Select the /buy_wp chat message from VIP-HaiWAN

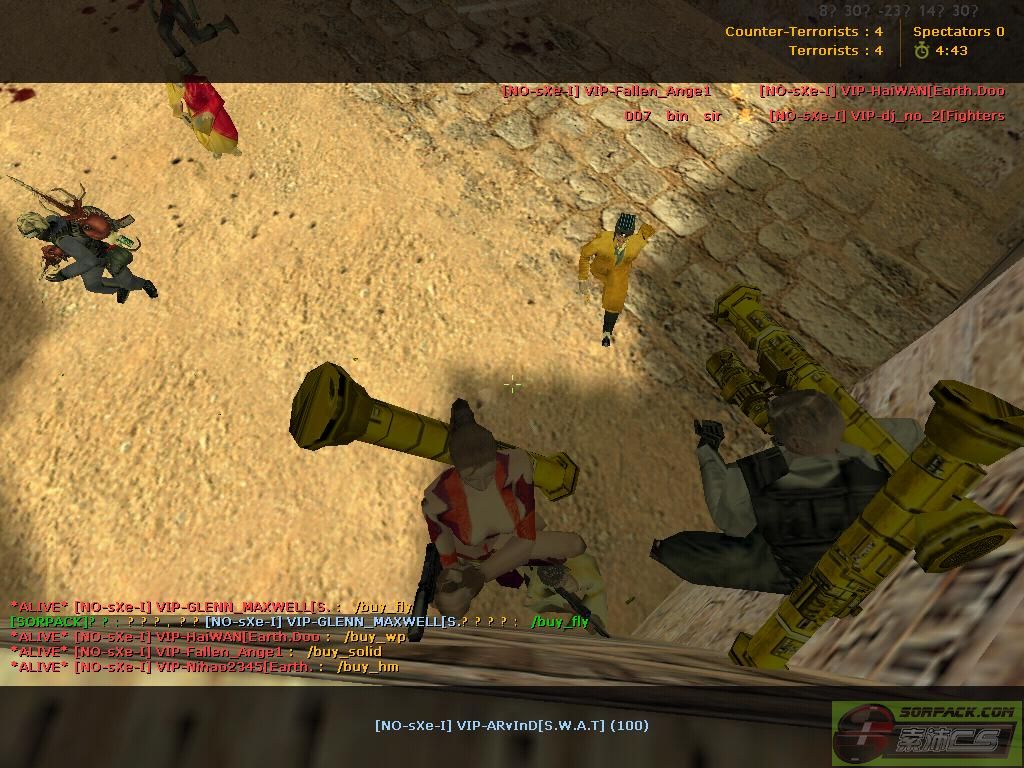(x=208, y=637)
